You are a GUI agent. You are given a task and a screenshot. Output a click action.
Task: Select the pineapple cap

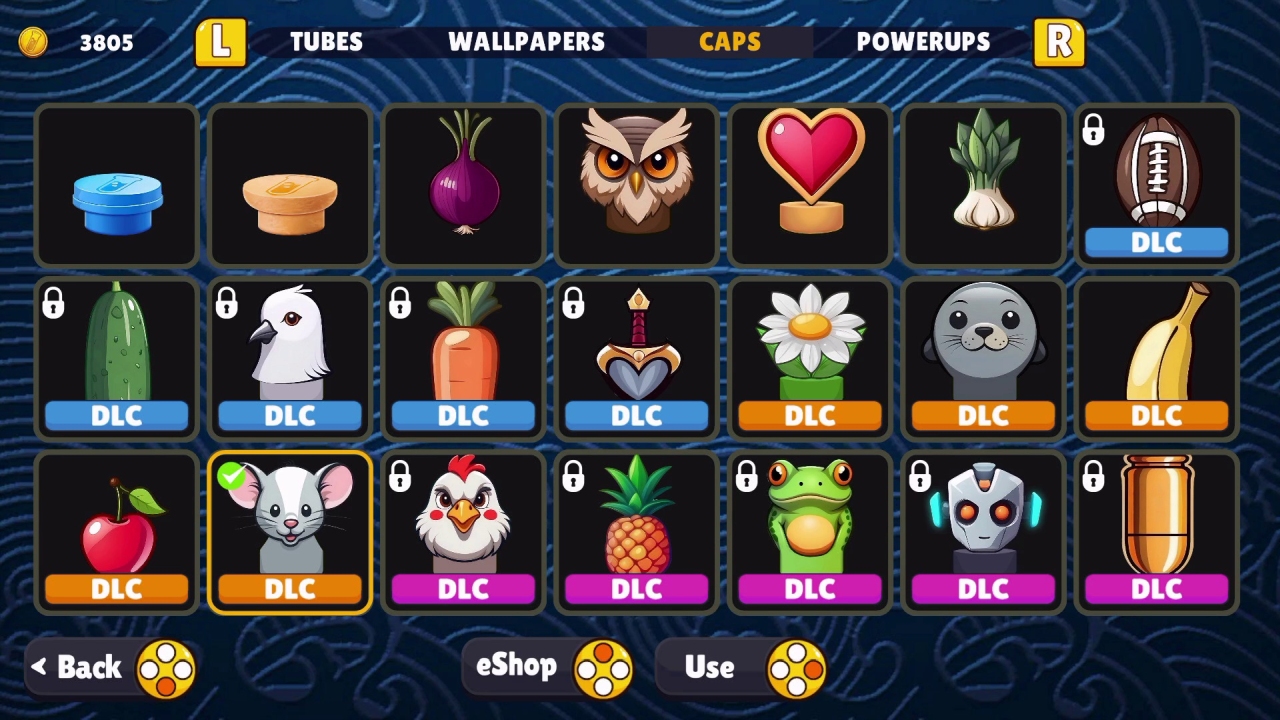tap(636, 520)
